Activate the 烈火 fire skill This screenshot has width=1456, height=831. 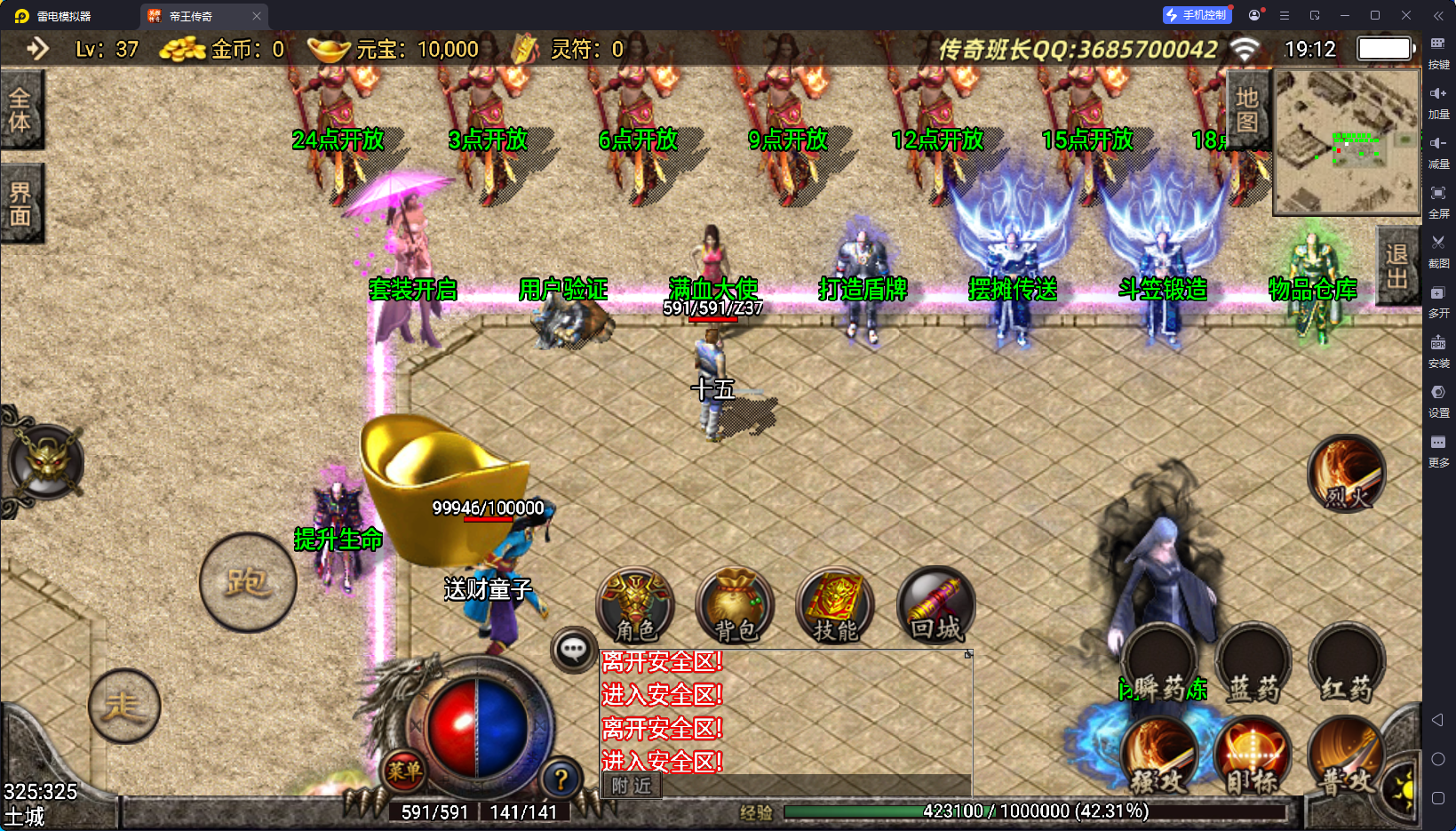tap(1347, 474)
